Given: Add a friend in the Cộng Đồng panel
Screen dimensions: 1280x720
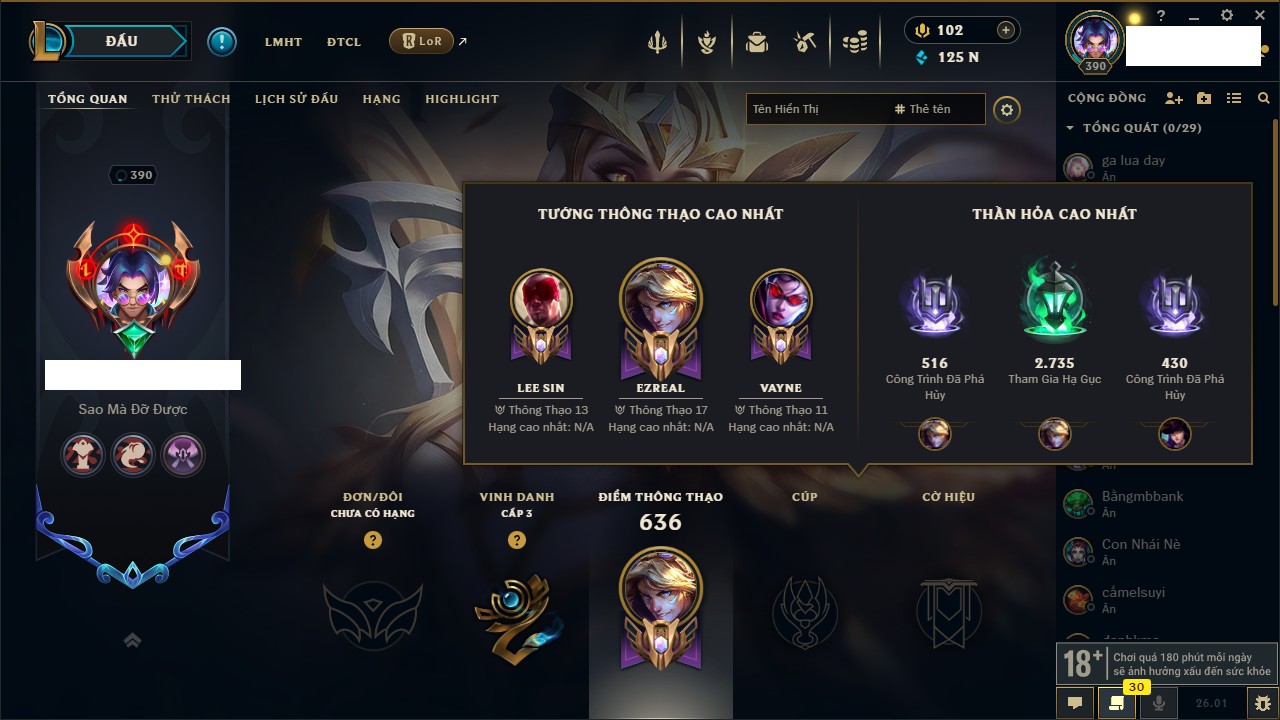Looking at the screenshot, I should [1174, 98].
